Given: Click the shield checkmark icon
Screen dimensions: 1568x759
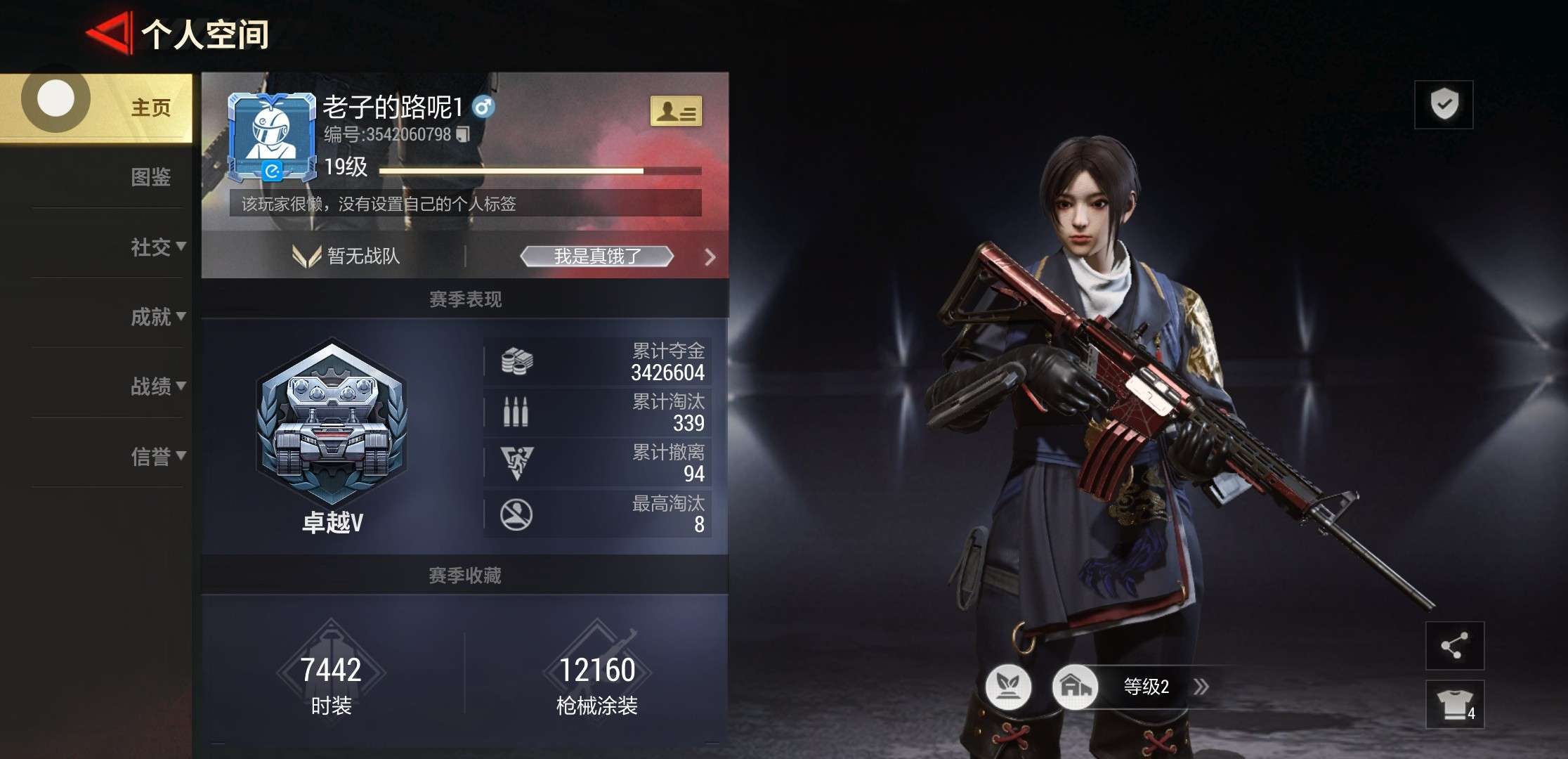Looking at the screenshot, I should (x=1444, y=104).
